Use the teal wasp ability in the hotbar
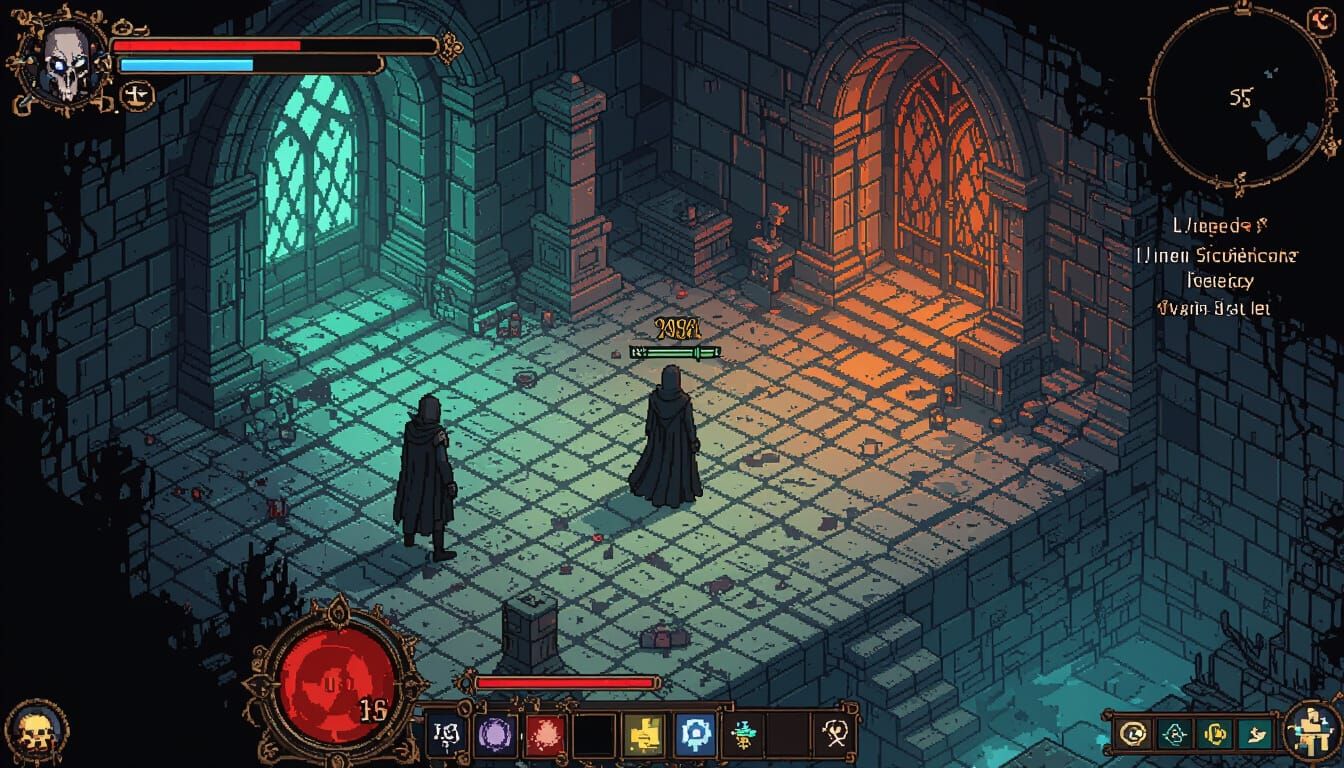The image size is (1344, 768). coord(743,735)
